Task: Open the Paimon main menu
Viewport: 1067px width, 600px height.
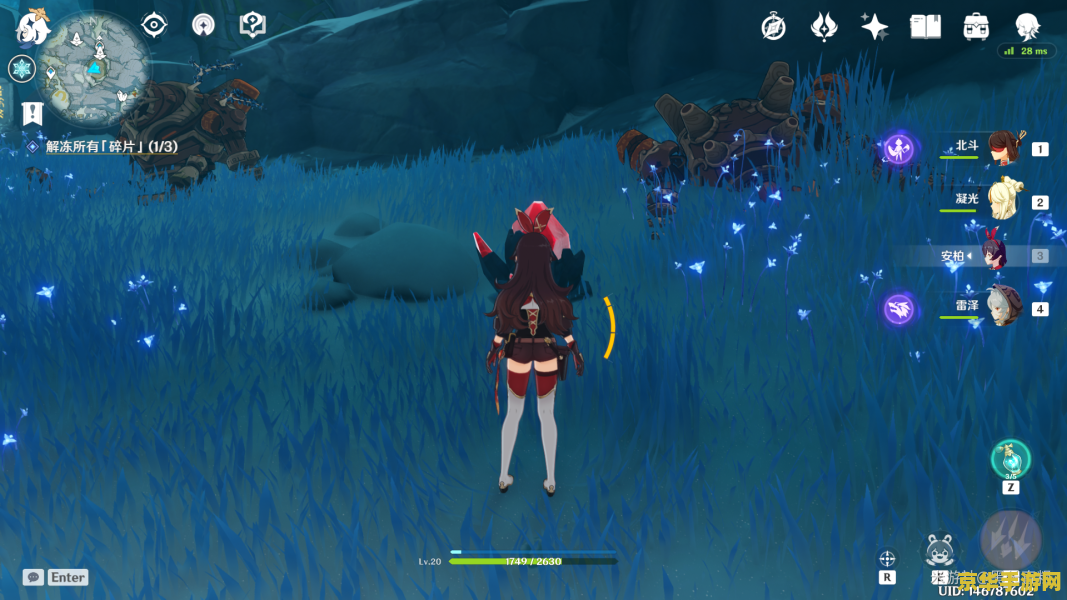Action: point(32,28)
